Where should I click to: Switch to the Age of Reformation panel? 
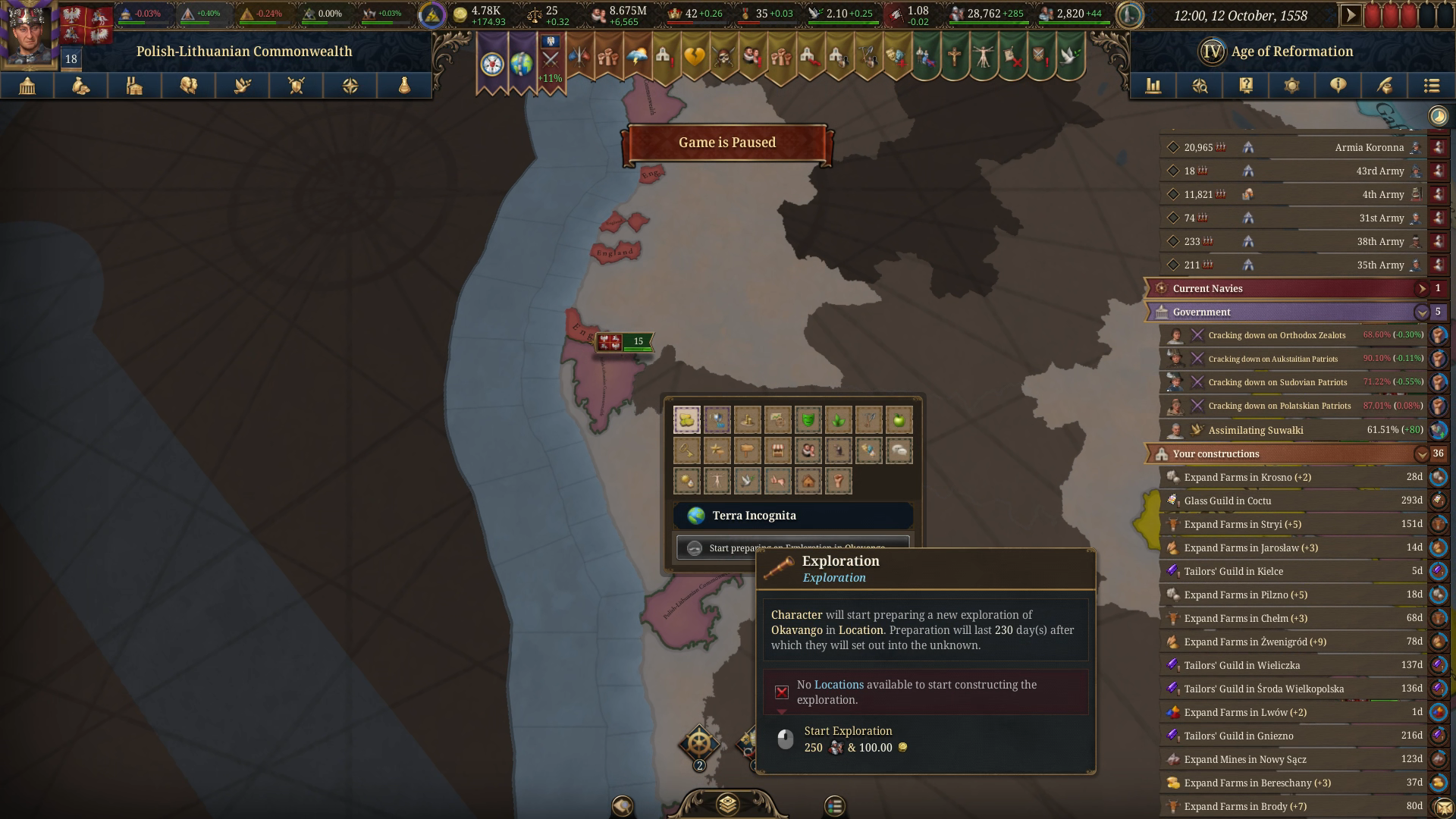(1289, 52)
